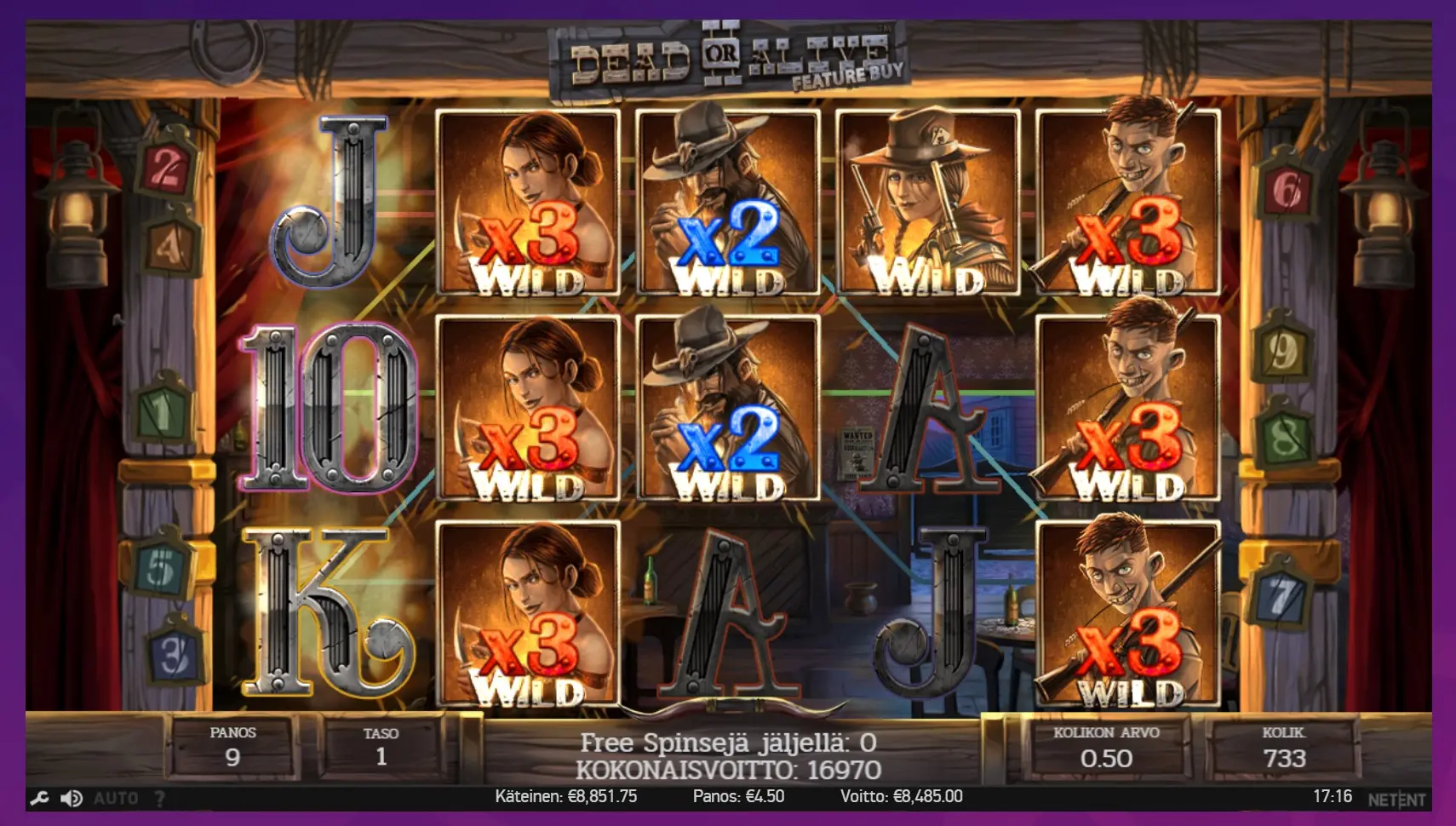Viewport: 1456px width, 826px height.
Task: Click payline marker number 7
Action: [x=1281, y=595]
